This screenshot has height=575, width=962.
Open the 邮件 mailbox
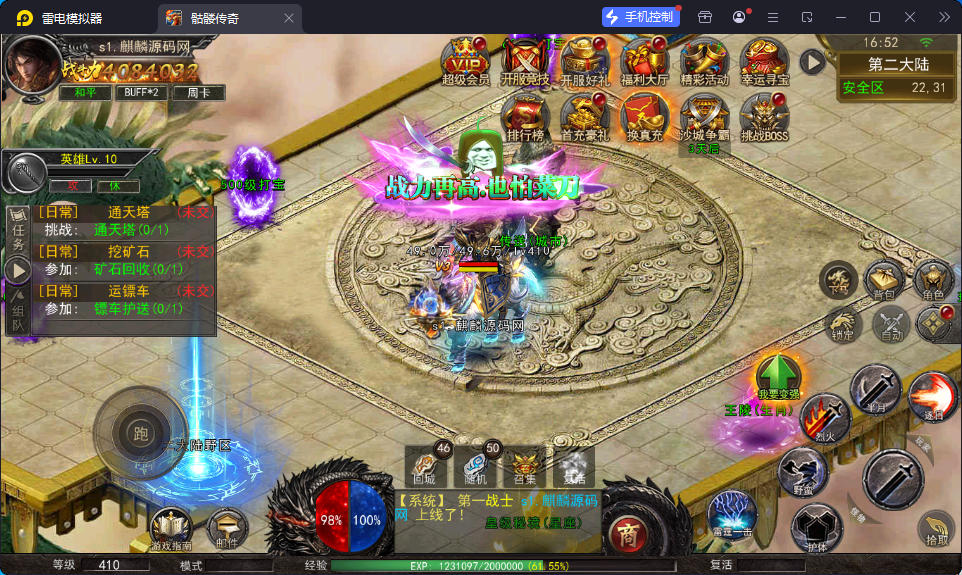click(x=227, y=528)
